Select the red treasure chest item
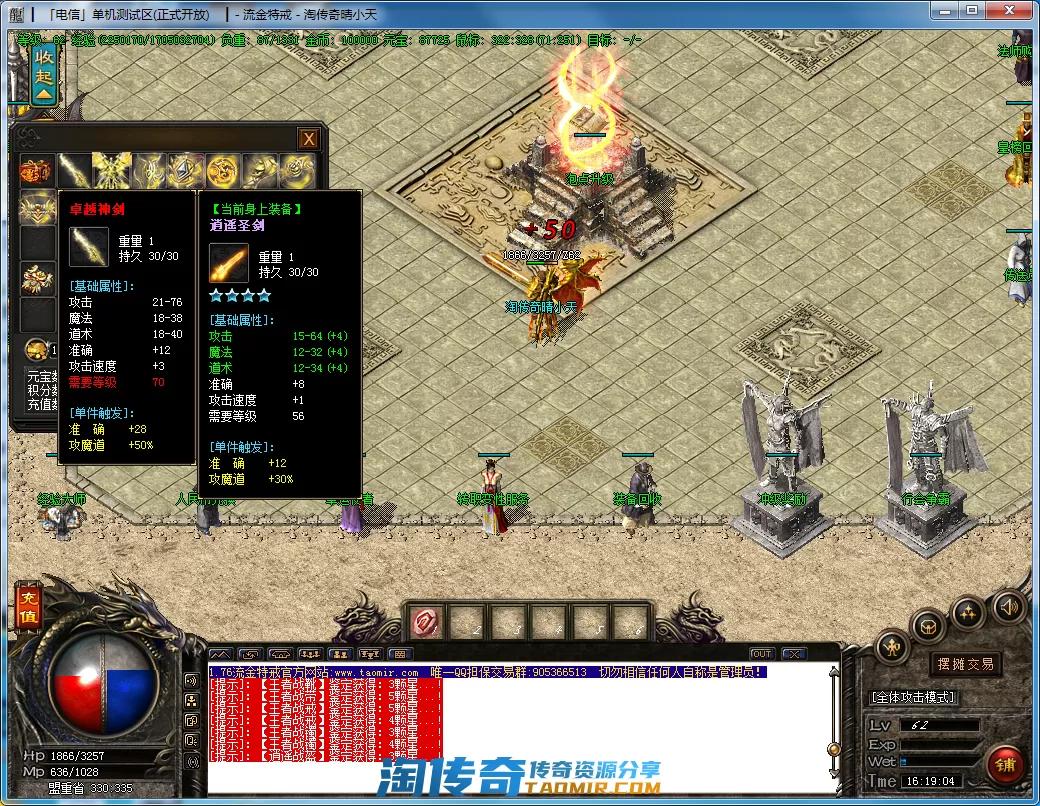This screenshot has width=1040, height=806. tap(36, 171)
